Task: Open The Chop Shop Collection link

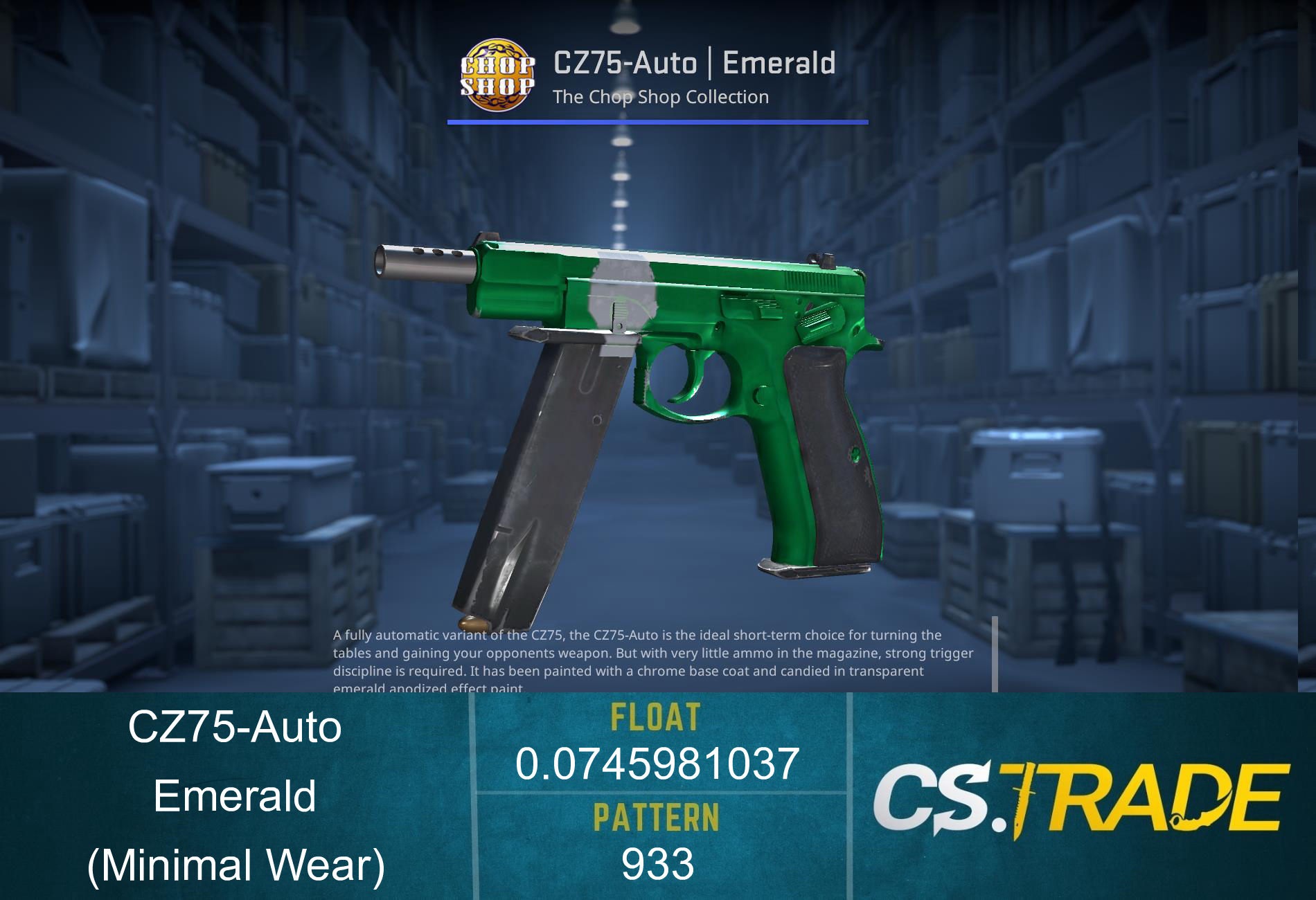Action: pyautogui.click(x=659, y=98)
